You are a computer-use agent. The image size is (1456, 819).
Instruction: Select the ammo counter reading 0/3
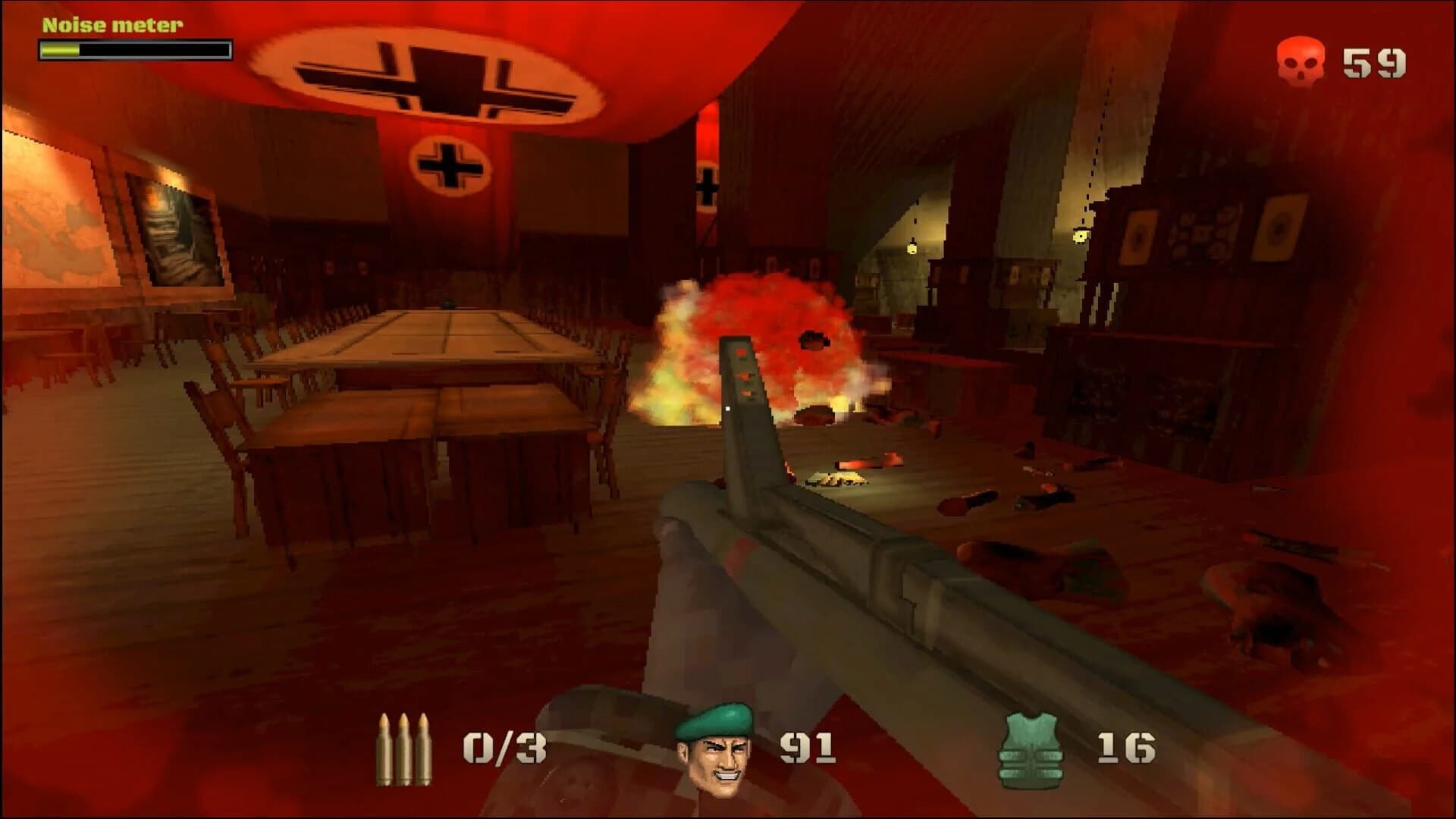click(504, 747)
